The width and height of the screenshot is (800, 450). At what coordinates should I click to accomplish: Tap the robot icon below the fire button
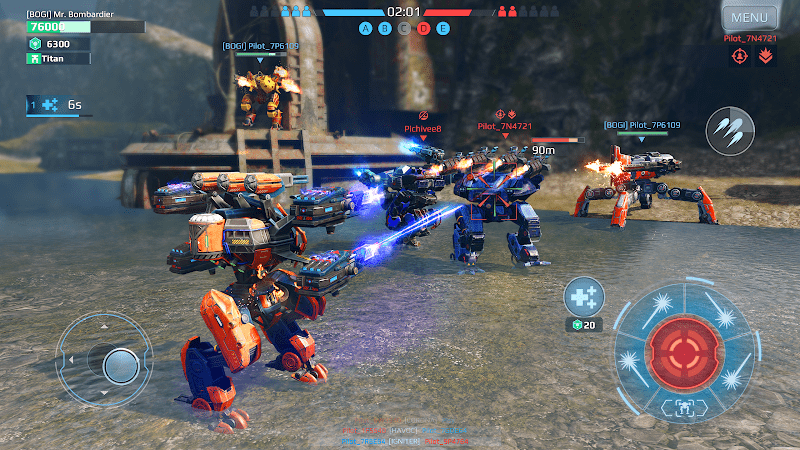pyautogui.click(x=684, y=406)
